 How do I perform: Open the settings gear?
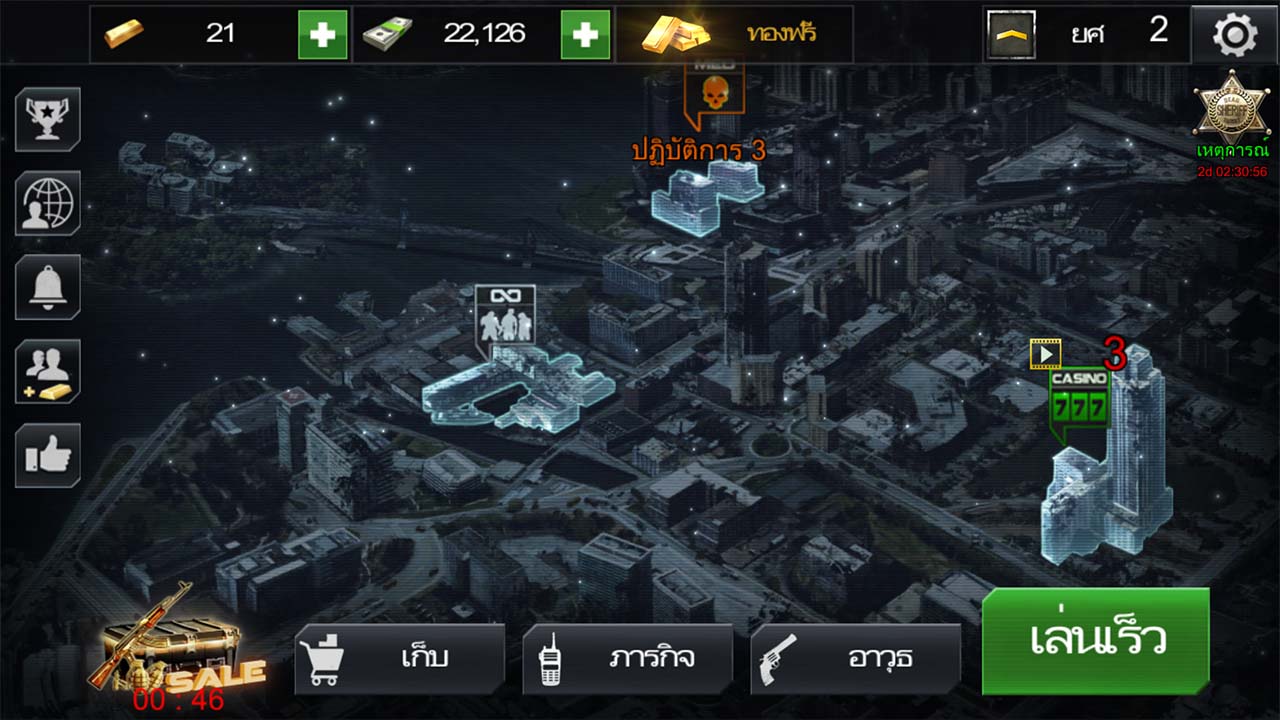1235,35
